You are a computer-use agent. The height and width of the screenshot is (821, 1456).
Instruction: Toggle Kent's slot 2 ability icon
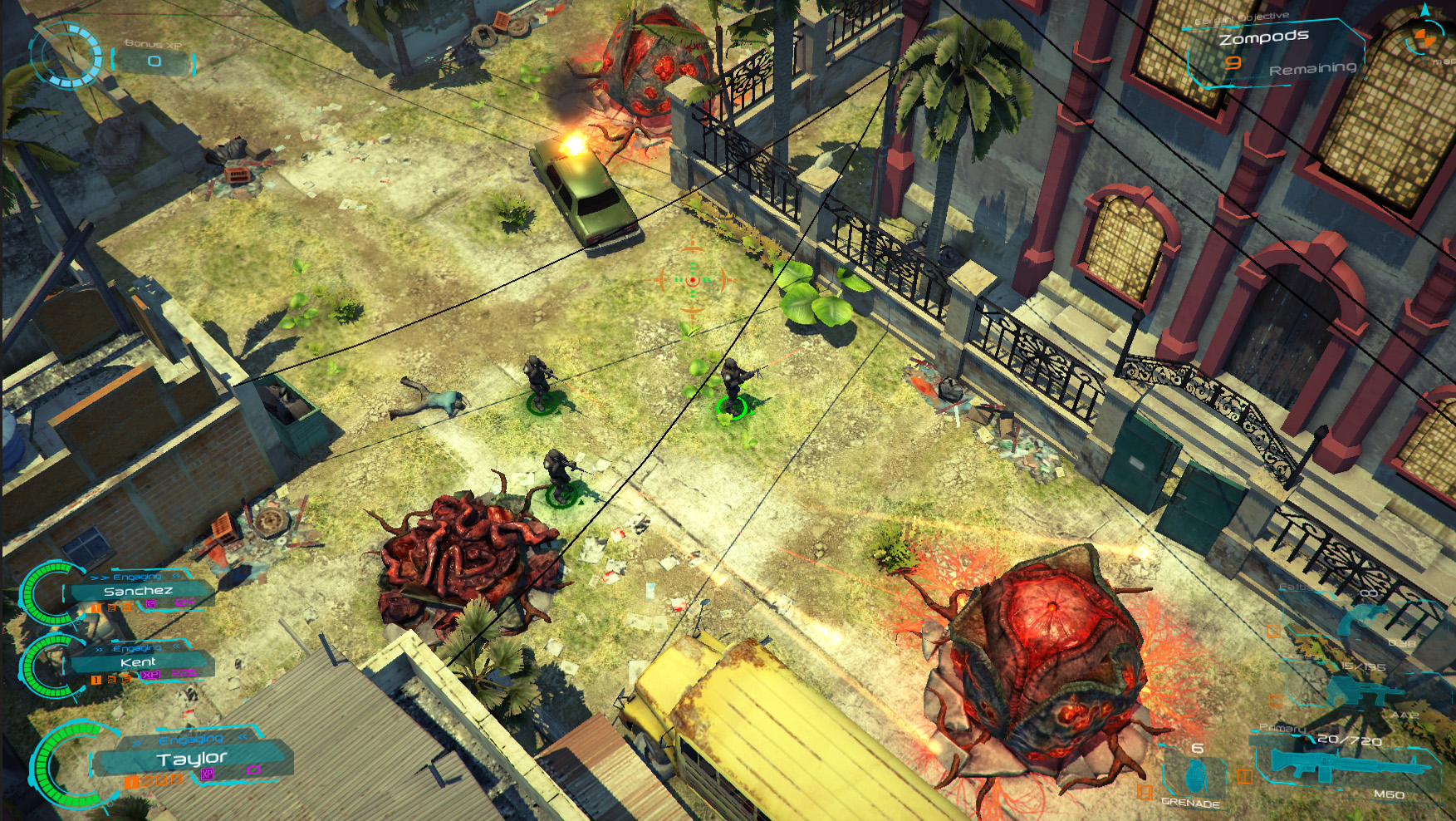111,680
